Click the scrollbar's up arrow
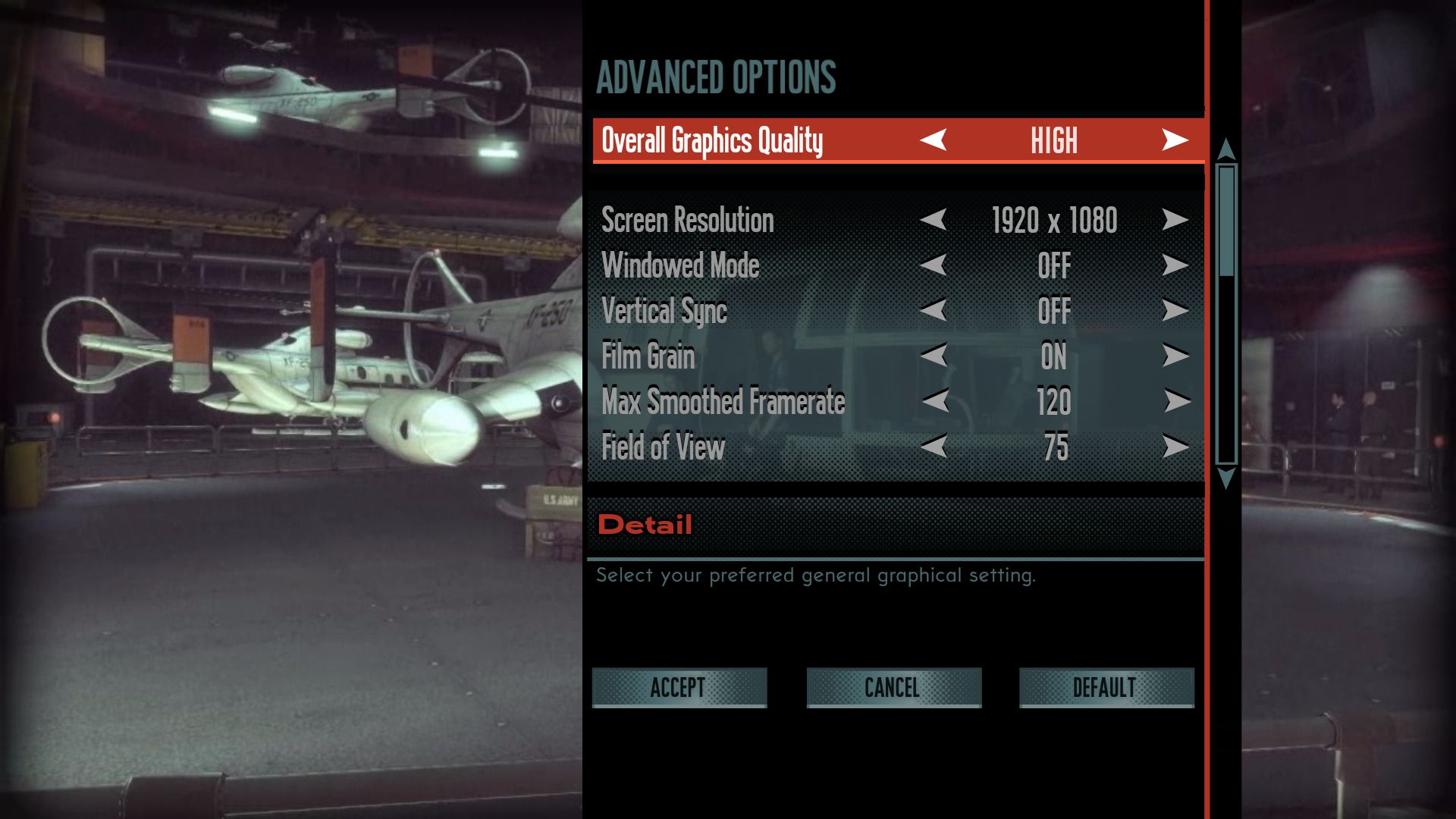The width and height of the screenshot is (1456, 819). (1225, 149)
